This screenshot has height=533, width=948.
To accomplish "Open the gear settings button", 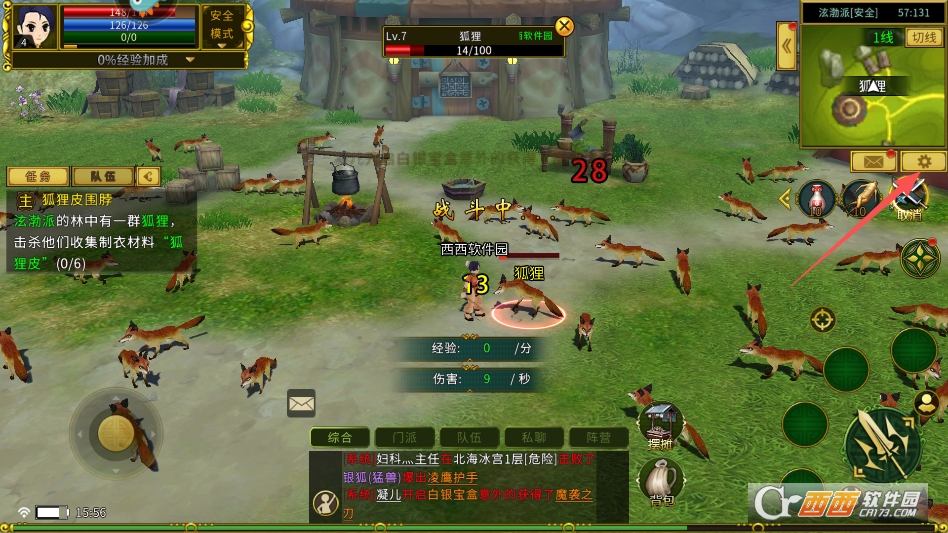I will (923, 161).
